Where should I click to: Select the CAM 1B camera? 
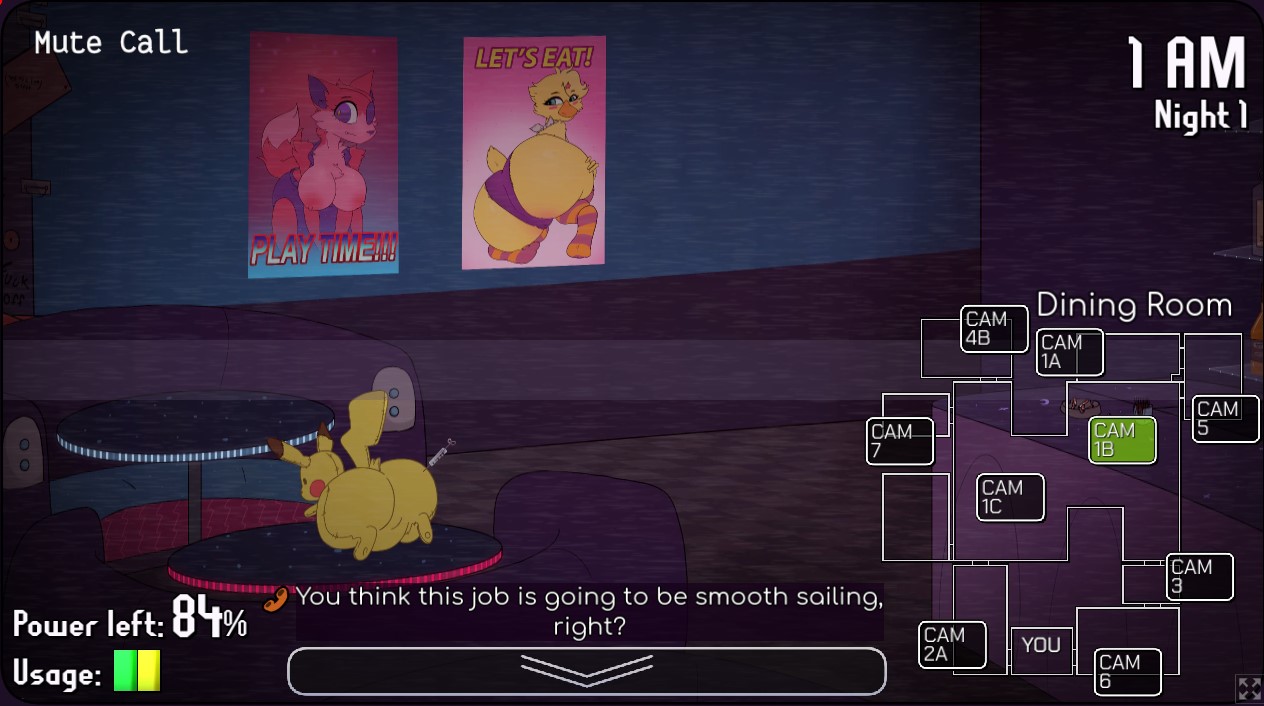(1122, 440)
